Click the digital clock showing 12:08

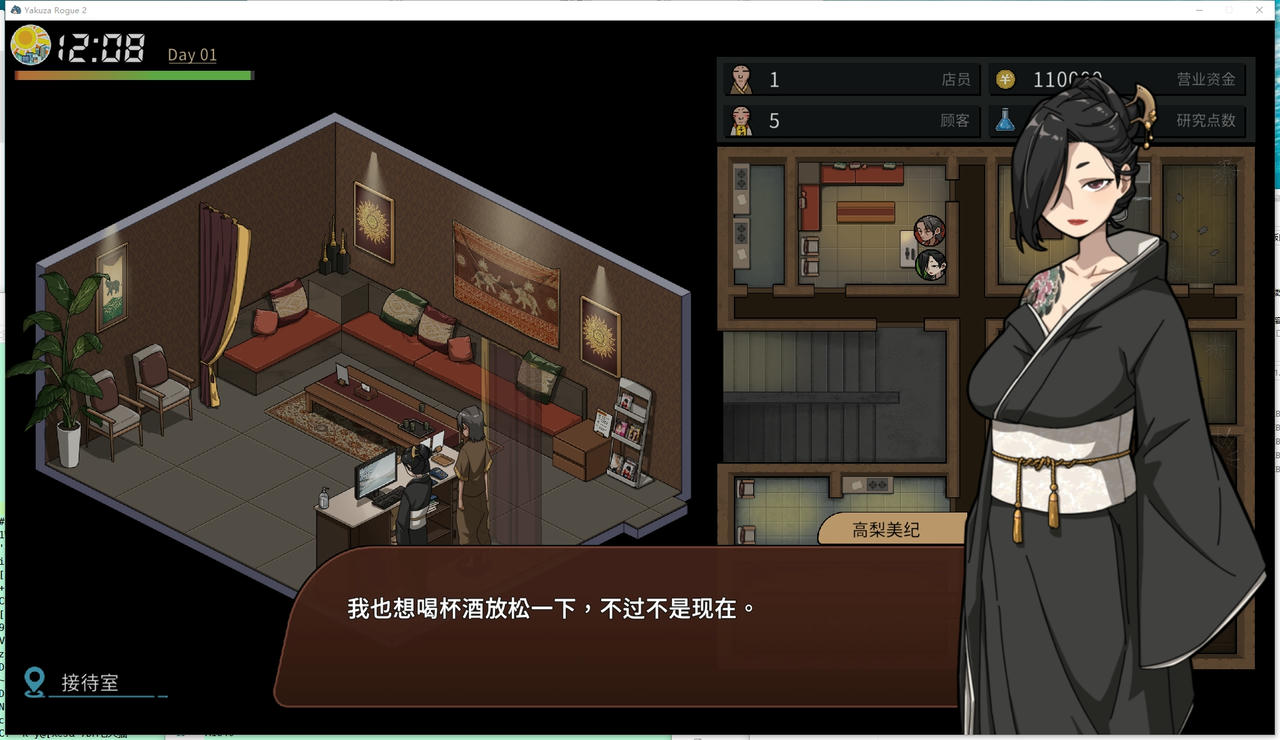click(98, 47)
